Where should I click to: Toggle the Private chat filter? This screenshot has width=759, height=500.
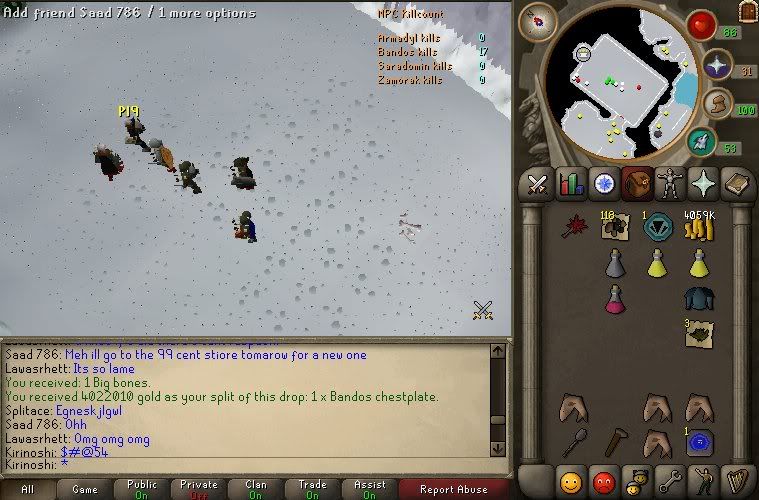(199, 489)
